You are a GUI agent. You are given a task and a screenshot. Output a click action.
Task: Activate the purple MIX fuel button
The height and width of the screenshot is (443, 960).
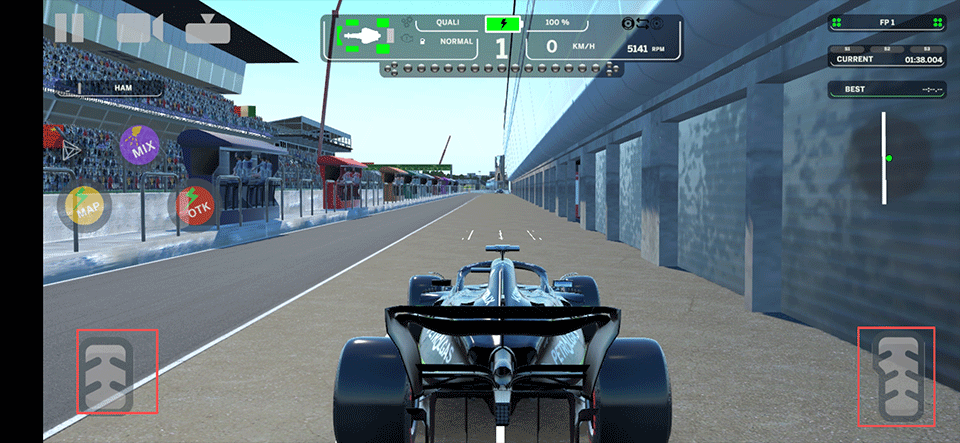[139, 146]
